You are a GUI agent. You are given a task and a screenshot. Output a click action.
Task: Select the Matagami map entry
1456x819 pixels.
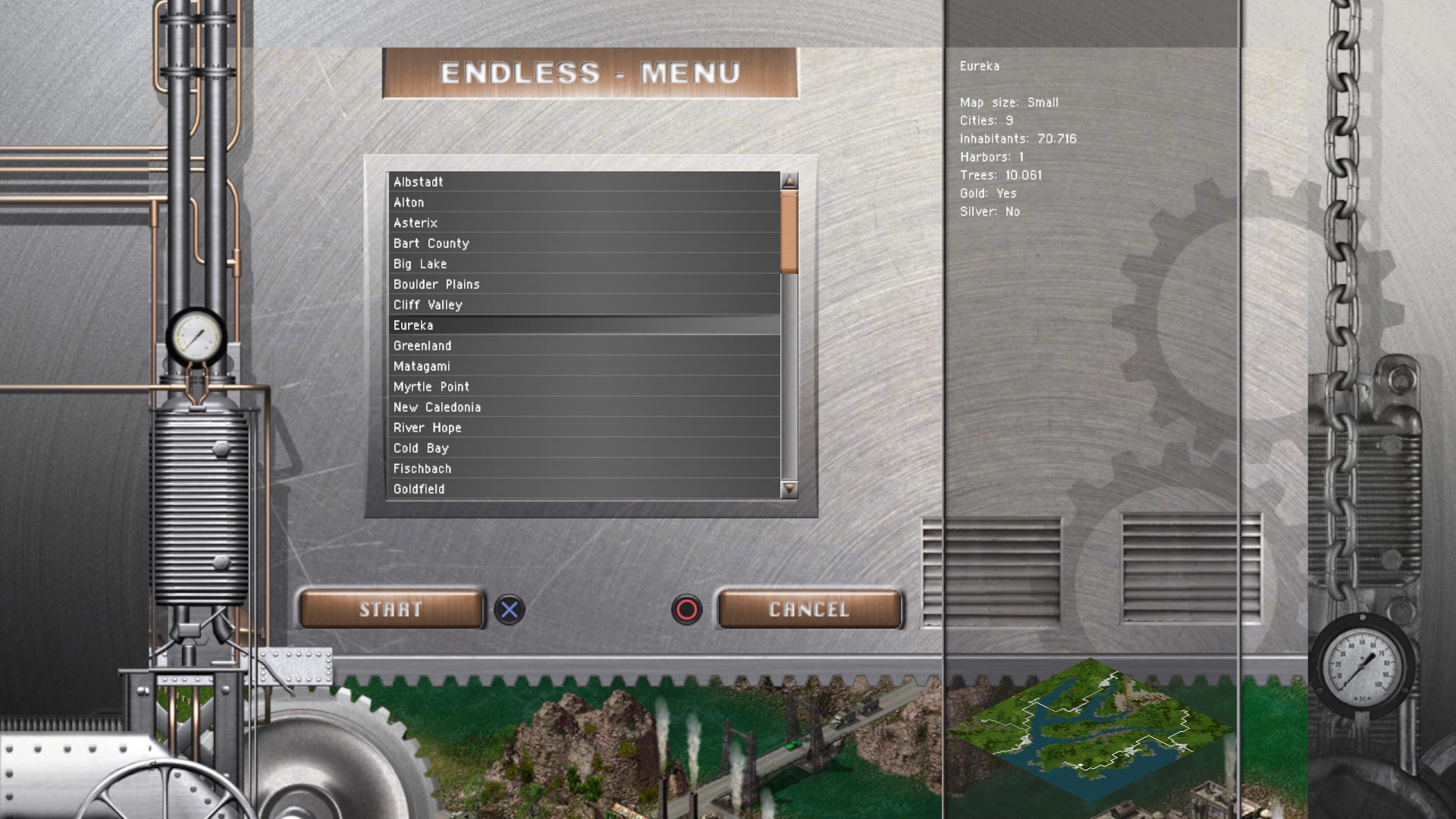tap(531, 366)
